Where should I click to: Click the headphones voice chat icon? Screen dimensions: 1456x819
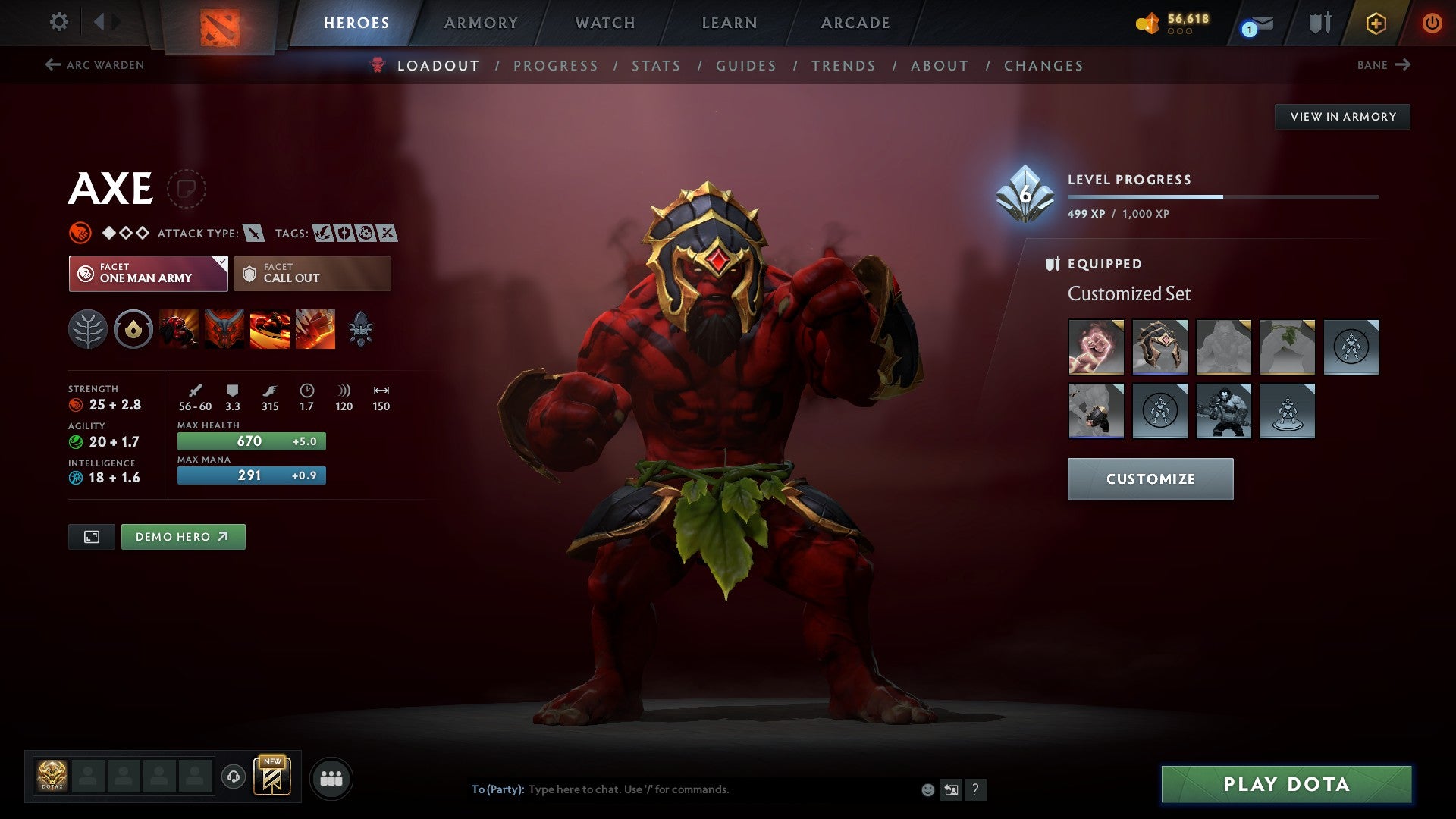[x=235, y=777]
